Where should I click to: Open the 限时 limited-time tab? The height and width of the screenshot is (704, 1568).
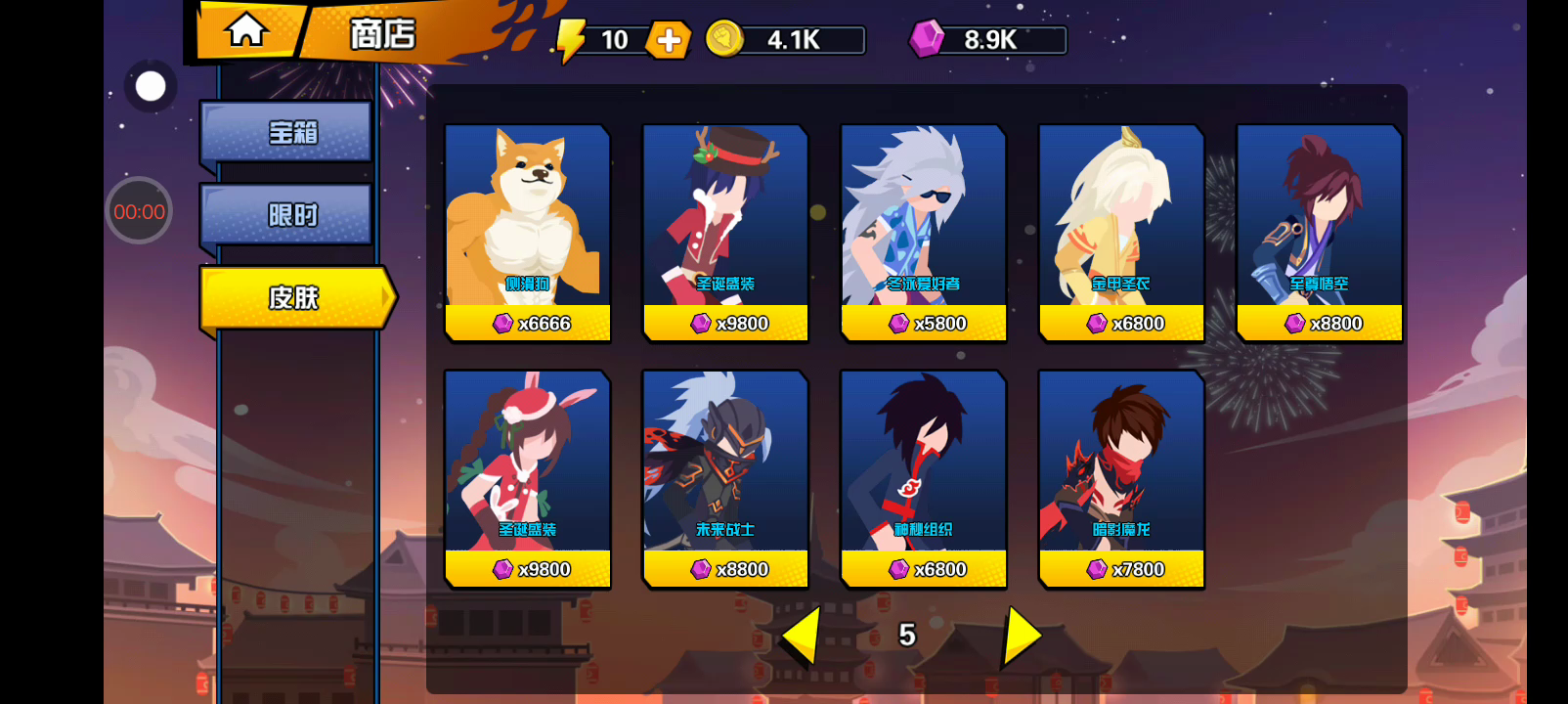[x=287, y=214]
